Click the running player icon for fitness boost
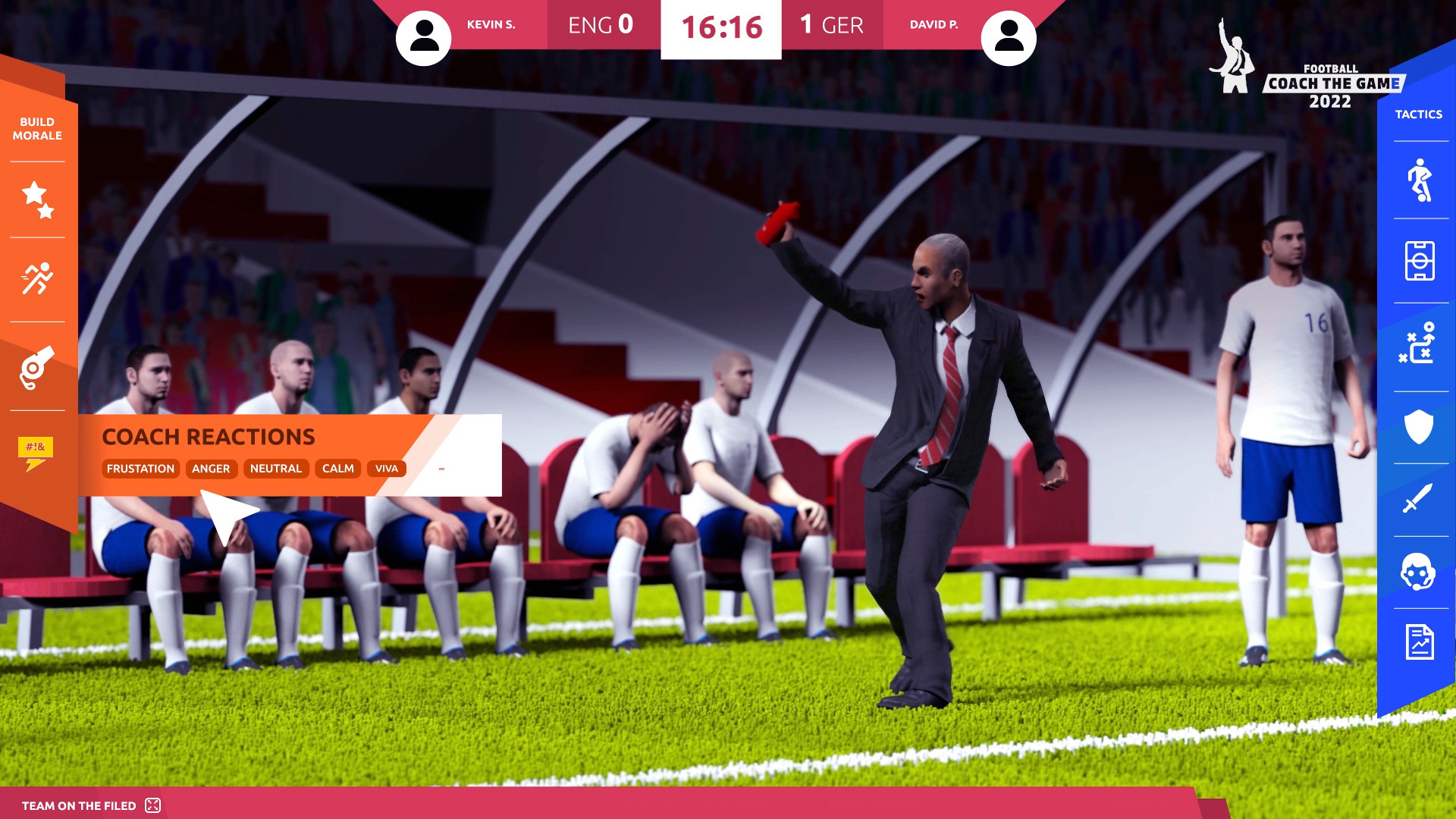 point(37,278)
